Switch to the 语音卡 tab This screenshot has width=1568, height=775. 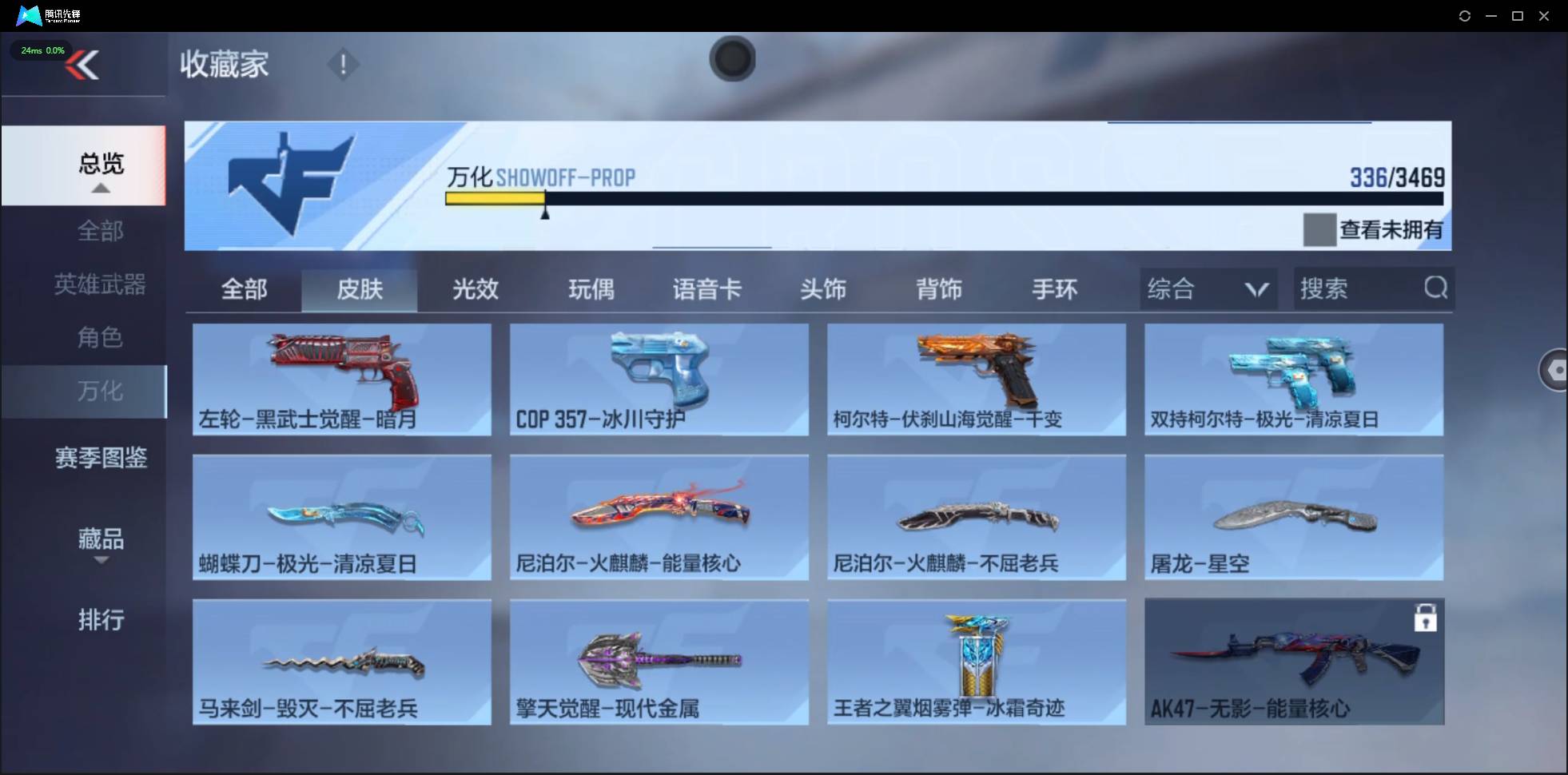[707, 289]
